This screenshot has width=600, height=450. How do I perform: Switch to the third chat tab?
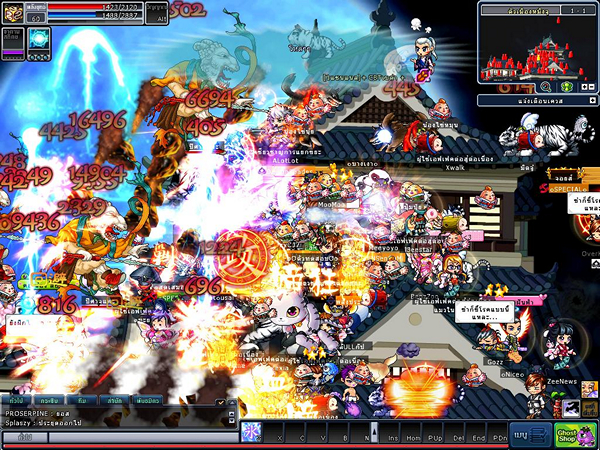81,399
